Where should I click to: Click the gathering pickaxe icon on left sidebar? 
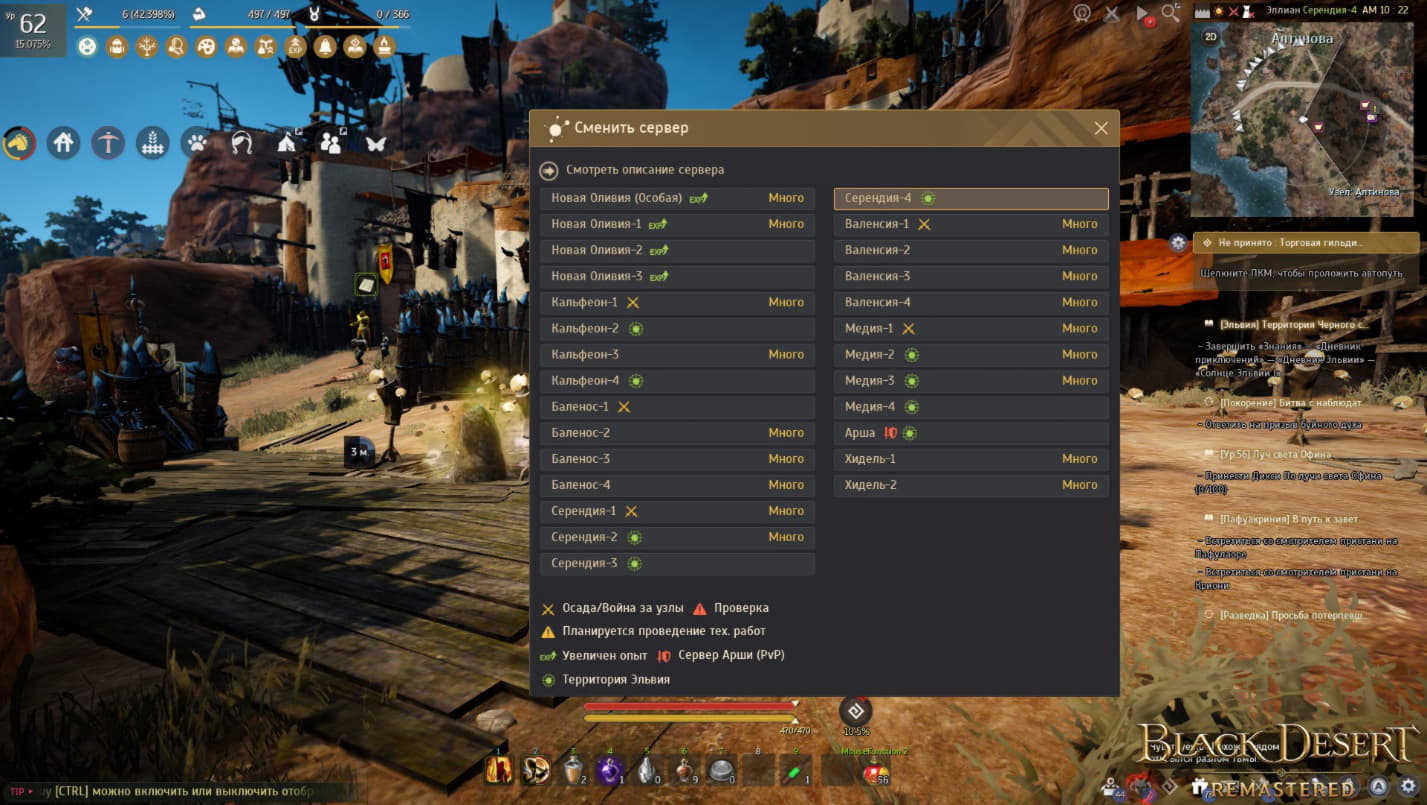(x=107, y=142)
